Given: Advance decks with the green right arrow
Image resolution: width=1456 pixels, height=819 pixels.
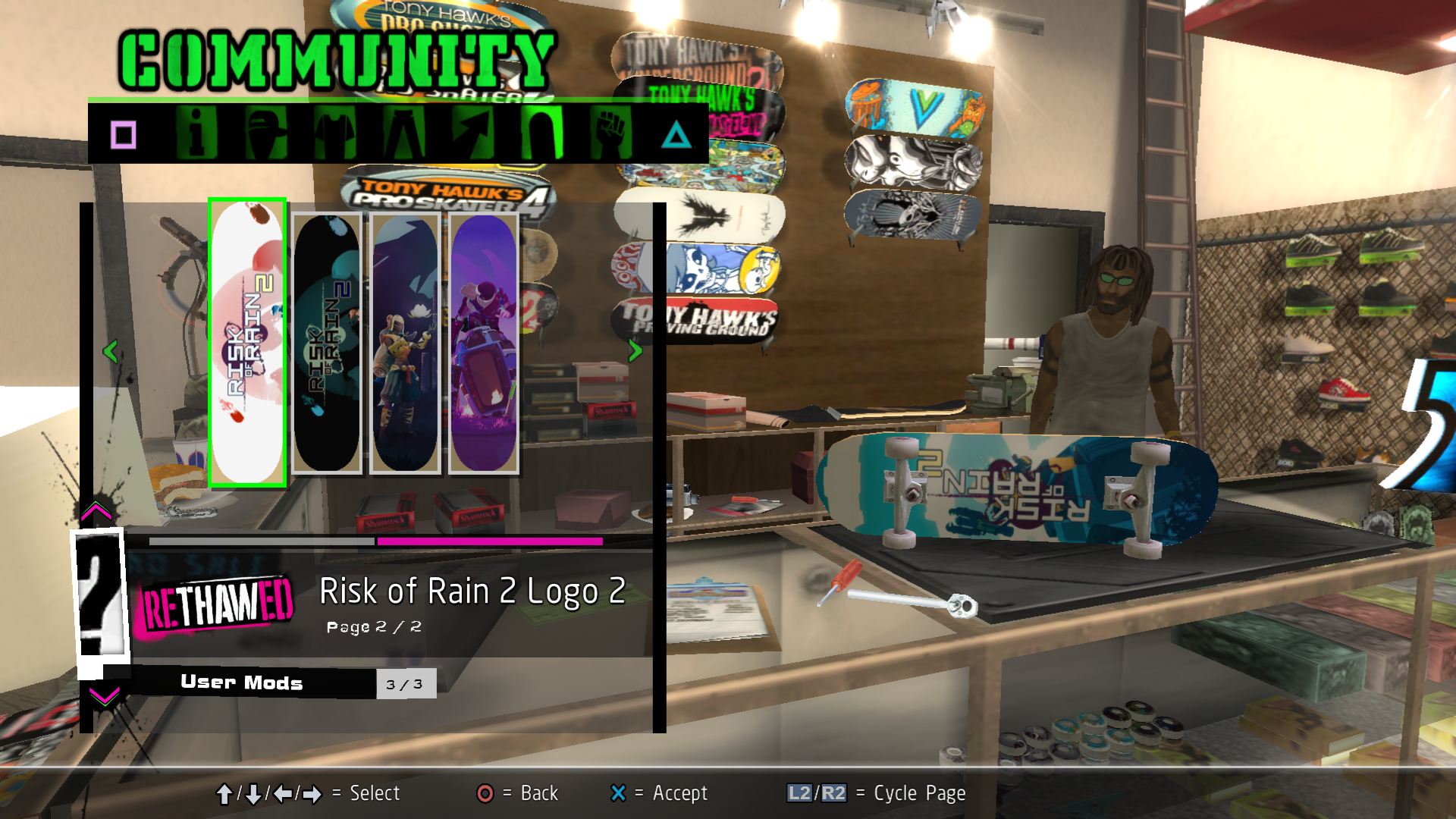Looking at the screenshot, I should pos(635,350).
